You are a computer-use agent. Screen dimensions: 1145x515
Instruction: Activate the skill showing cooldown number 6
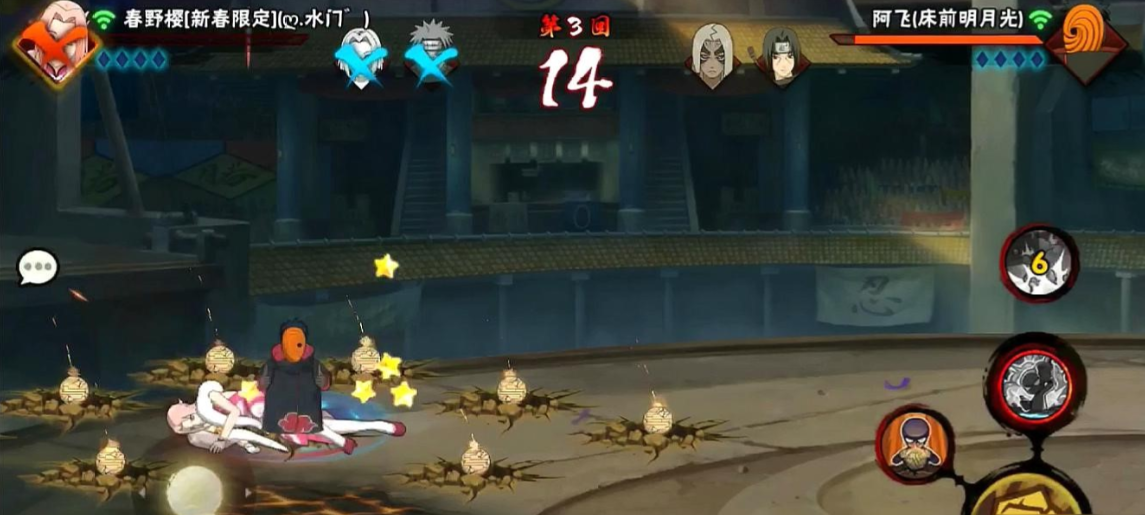point(1039,263)
